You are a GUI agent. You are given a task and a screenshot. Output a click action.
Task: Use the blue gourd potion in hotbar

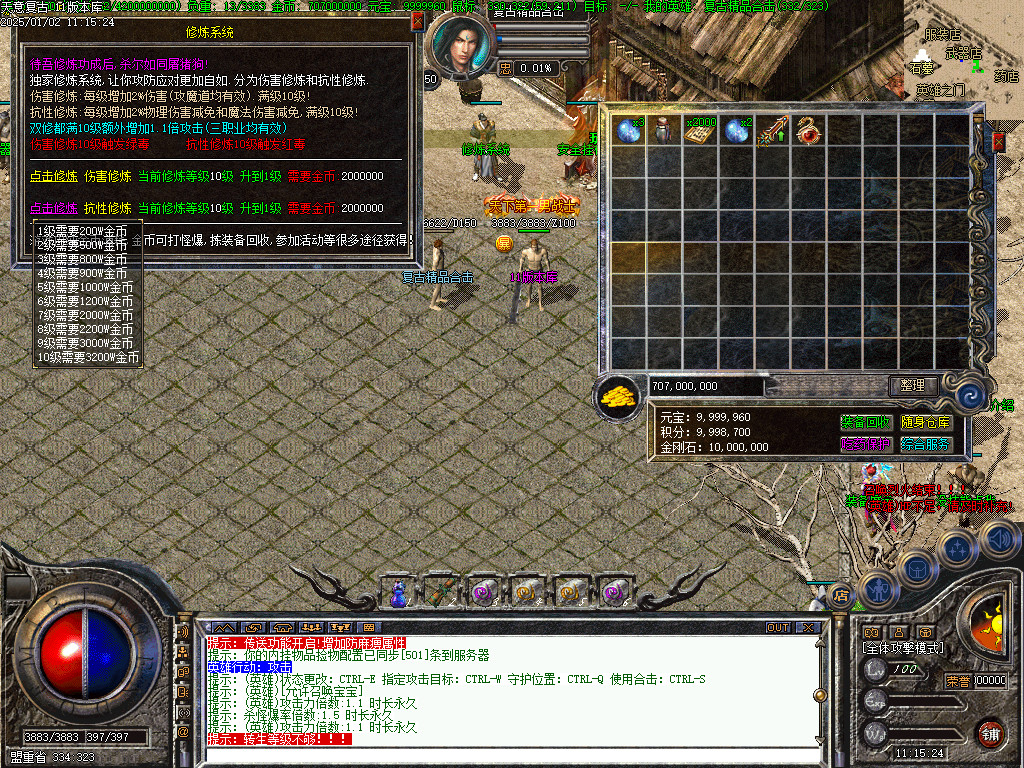399,592
